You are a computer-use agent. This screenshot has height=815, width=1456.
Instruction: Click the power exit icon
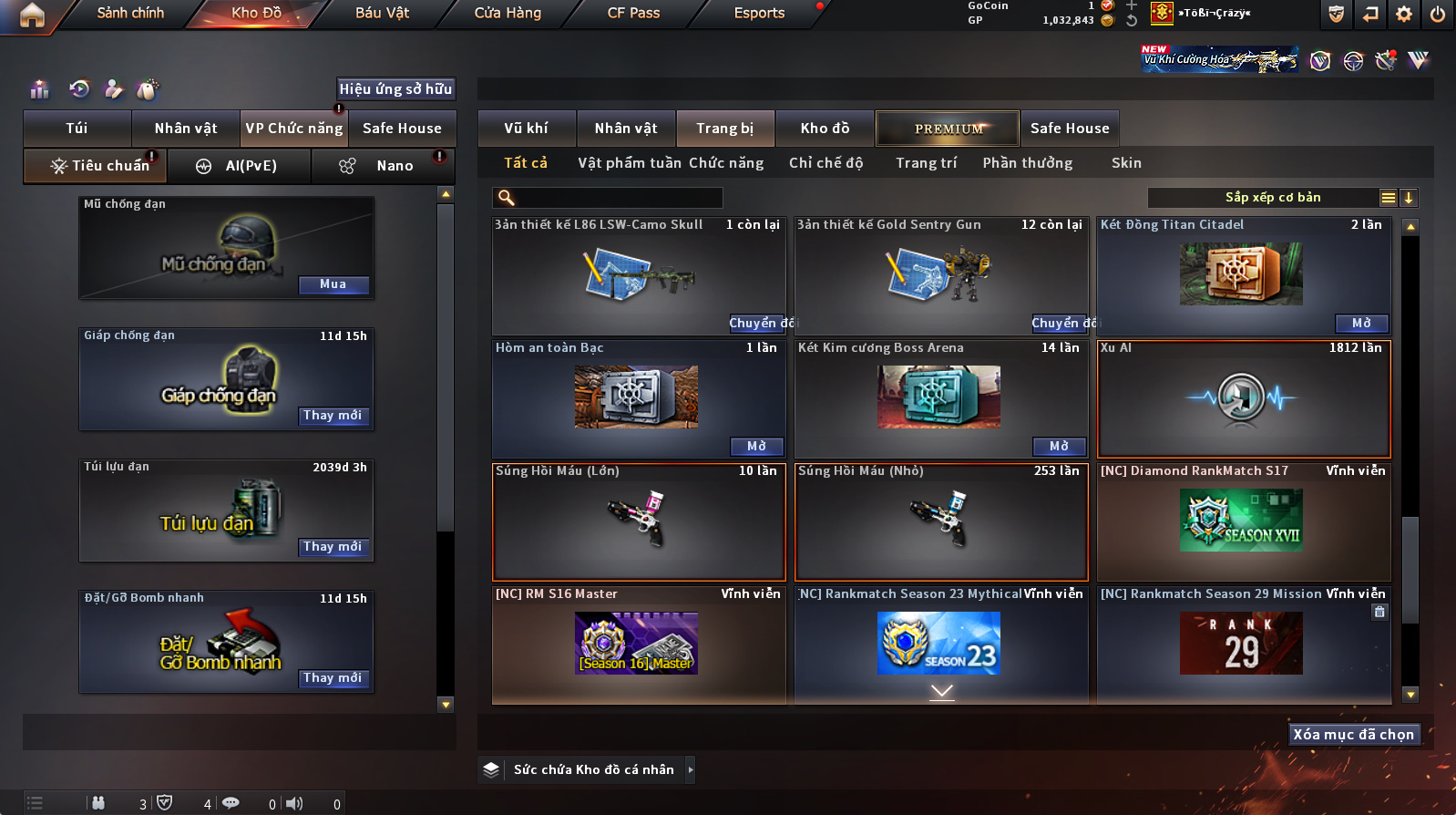point(1437,14)
